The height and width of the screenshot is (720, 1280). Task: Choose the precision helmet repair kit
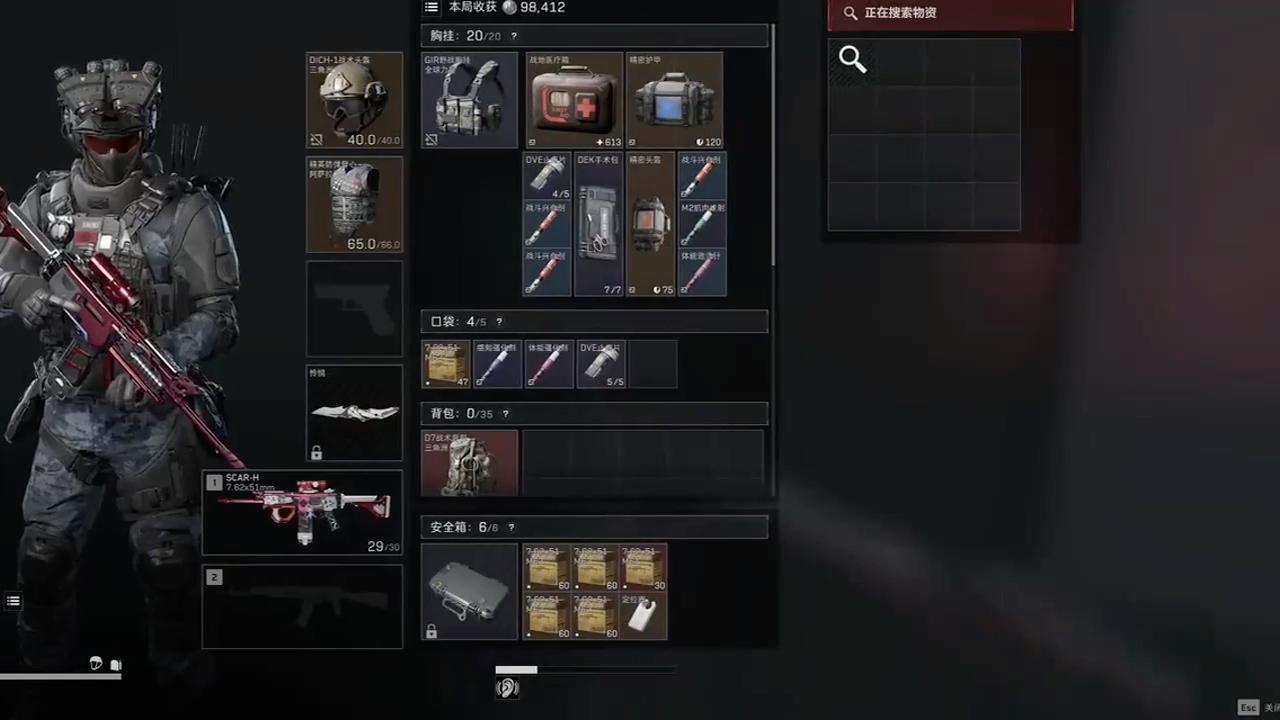[x=650, y=224]
